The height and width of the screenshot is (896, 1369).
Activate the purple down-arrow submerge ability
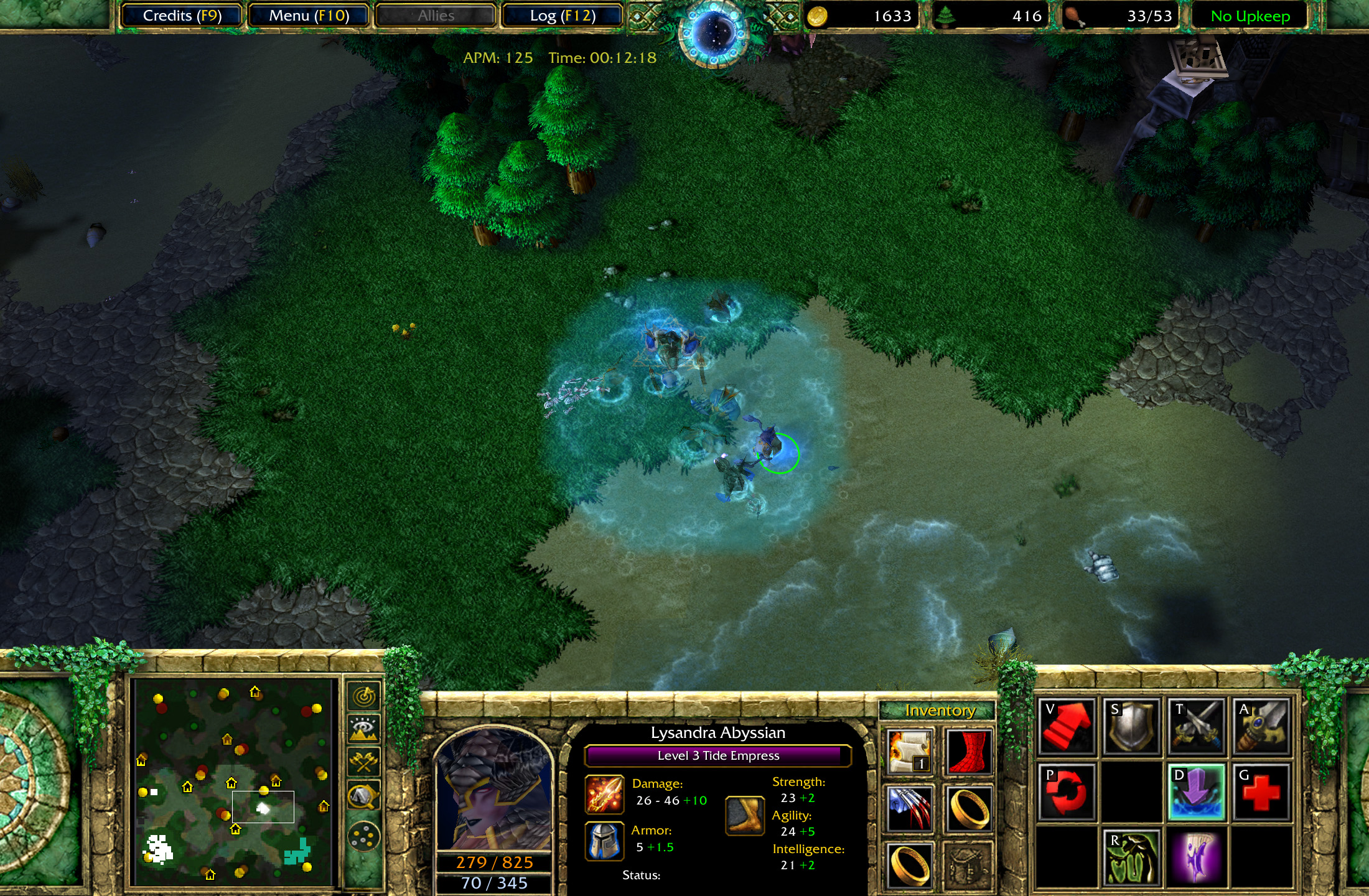[1196, 791]
